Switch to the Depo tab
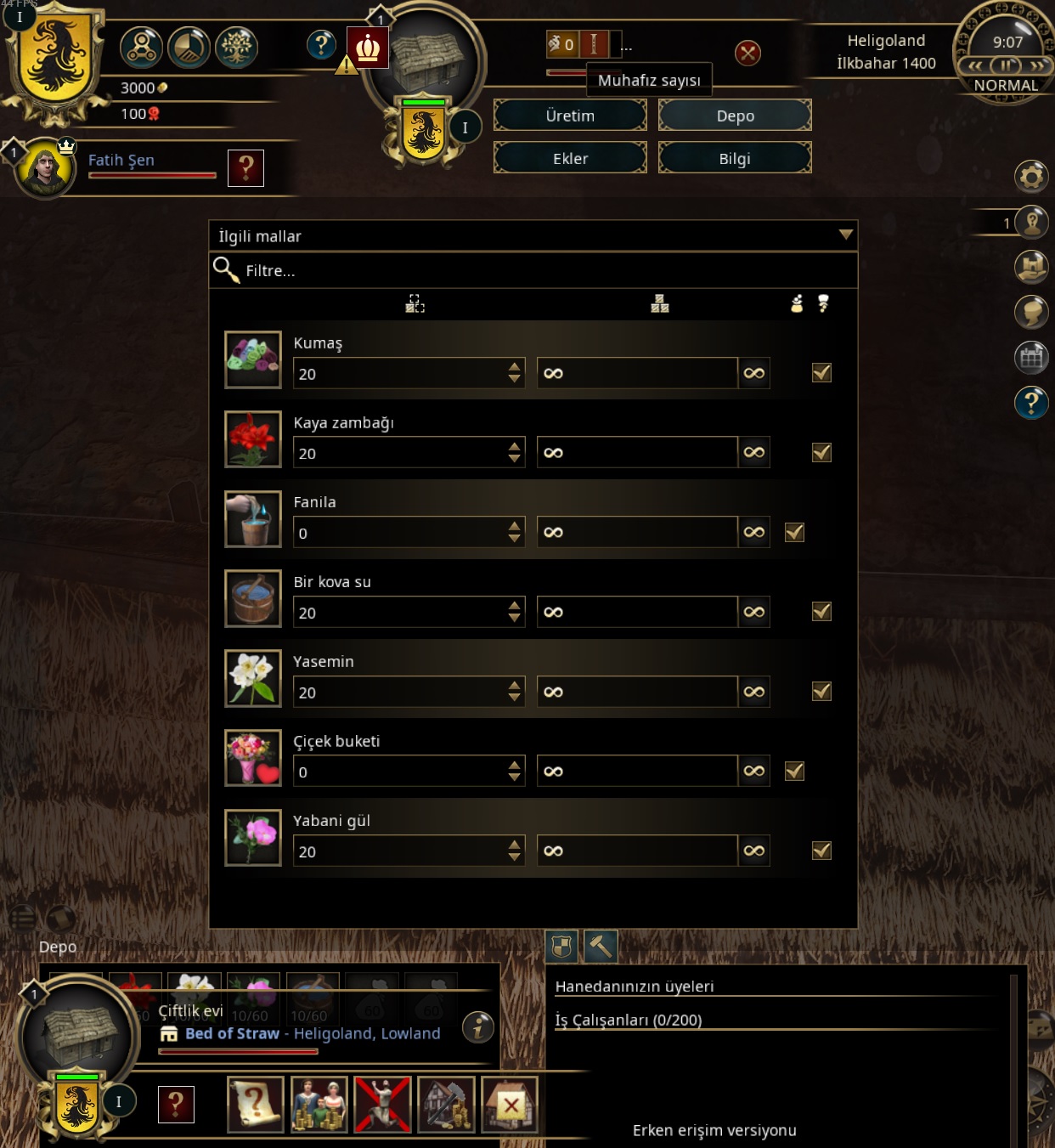Viewport: 1055px width, 1148px height. (x=735, y=116)
